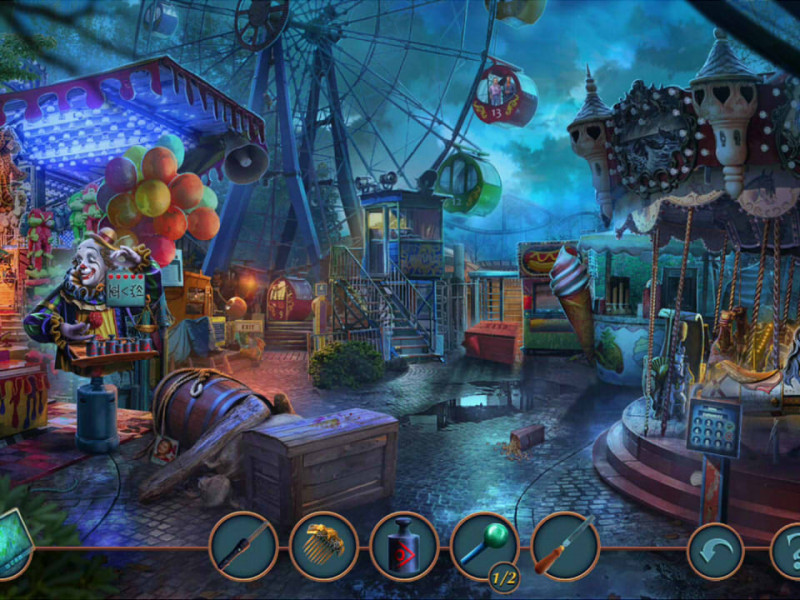Screen dimensions: 800x600
Task: Click the curved back arrow button
Action: click(715, 551)
